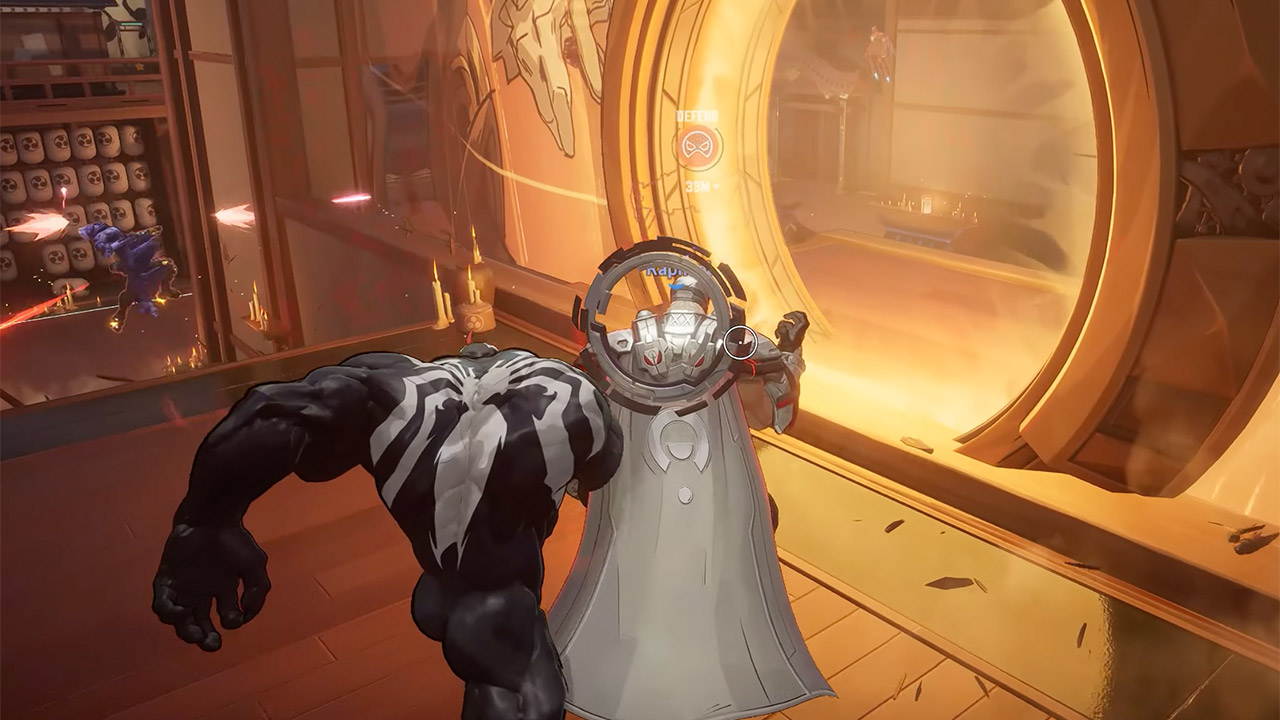Click the orange flower on the wooden railing
Image resolution: width=1280 pixels, height=720 pixels.
138,67
